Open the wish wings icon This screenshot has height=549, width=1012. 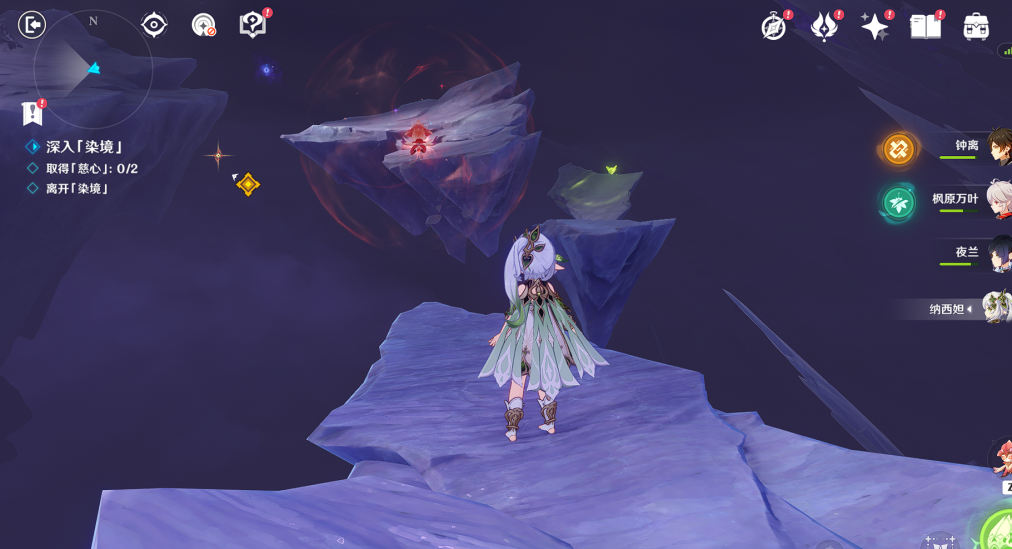(x=824, y=27)
